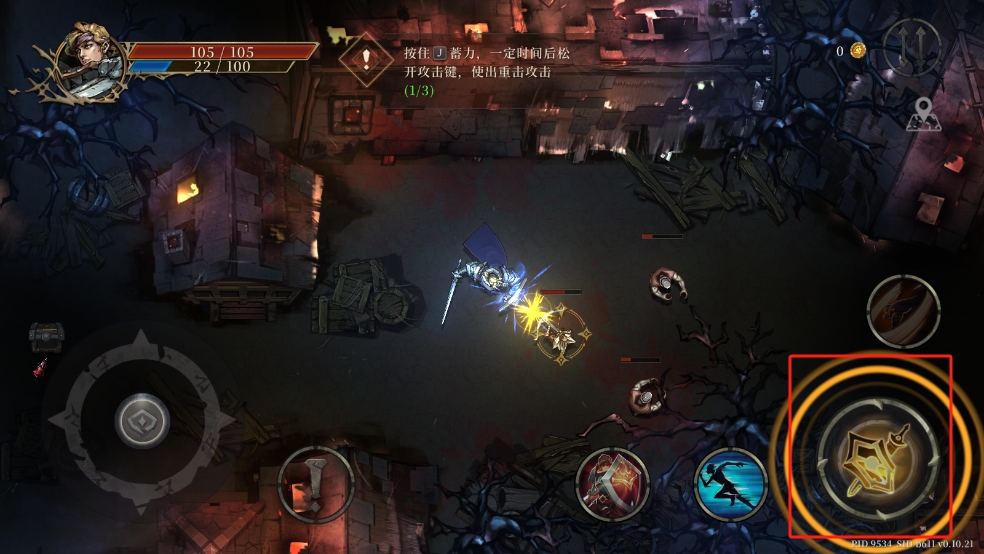984x554 pixels.
Task: Trigger the dark winged skill above attack
Action: click(903, 311)
